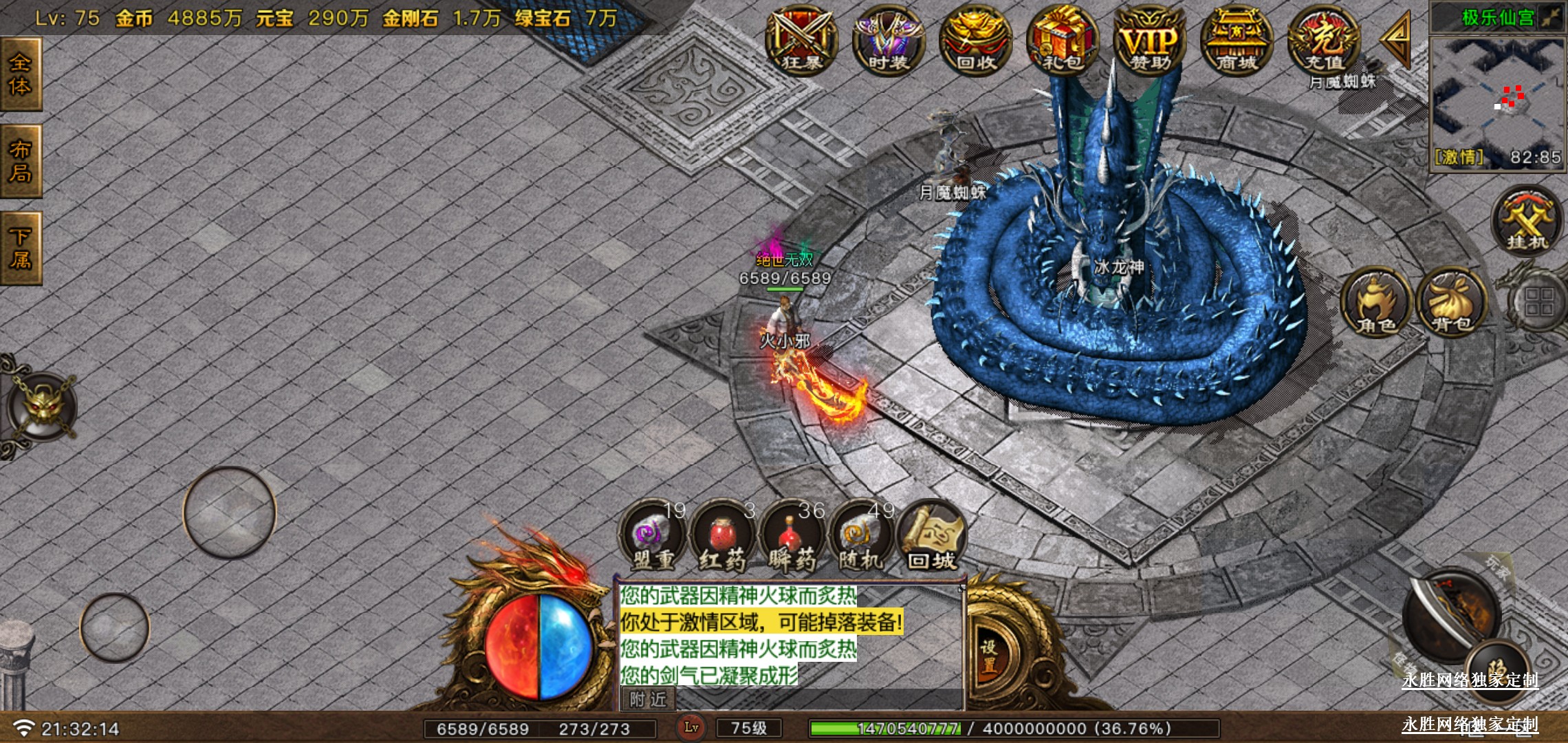Image resolution: width=1568 pixels, height=743 pixels.
Task: Use the 红药 red potion slot
Action: point(722,538)
